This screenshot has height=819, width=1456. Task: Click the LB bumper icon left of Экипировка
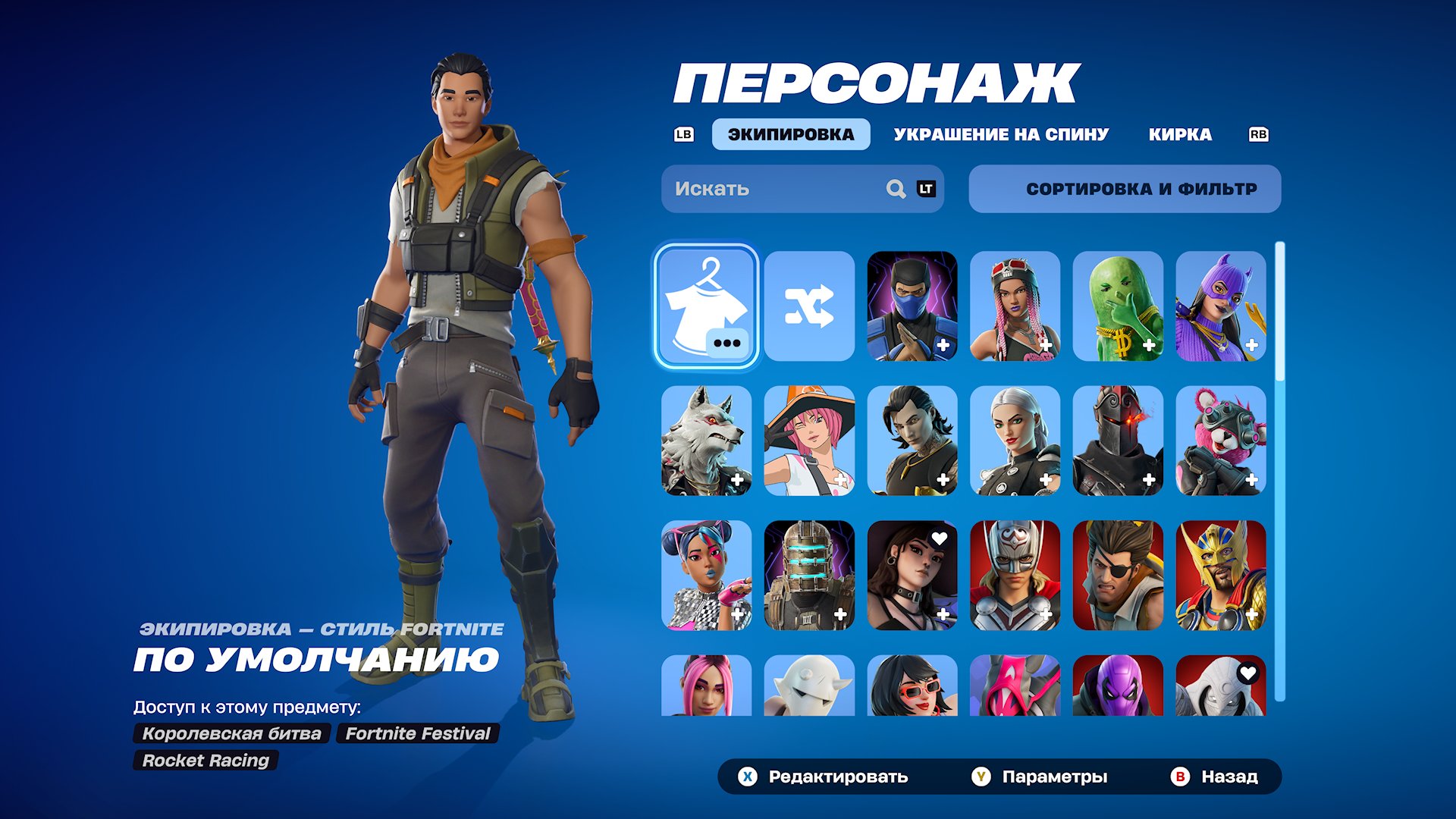683,134
